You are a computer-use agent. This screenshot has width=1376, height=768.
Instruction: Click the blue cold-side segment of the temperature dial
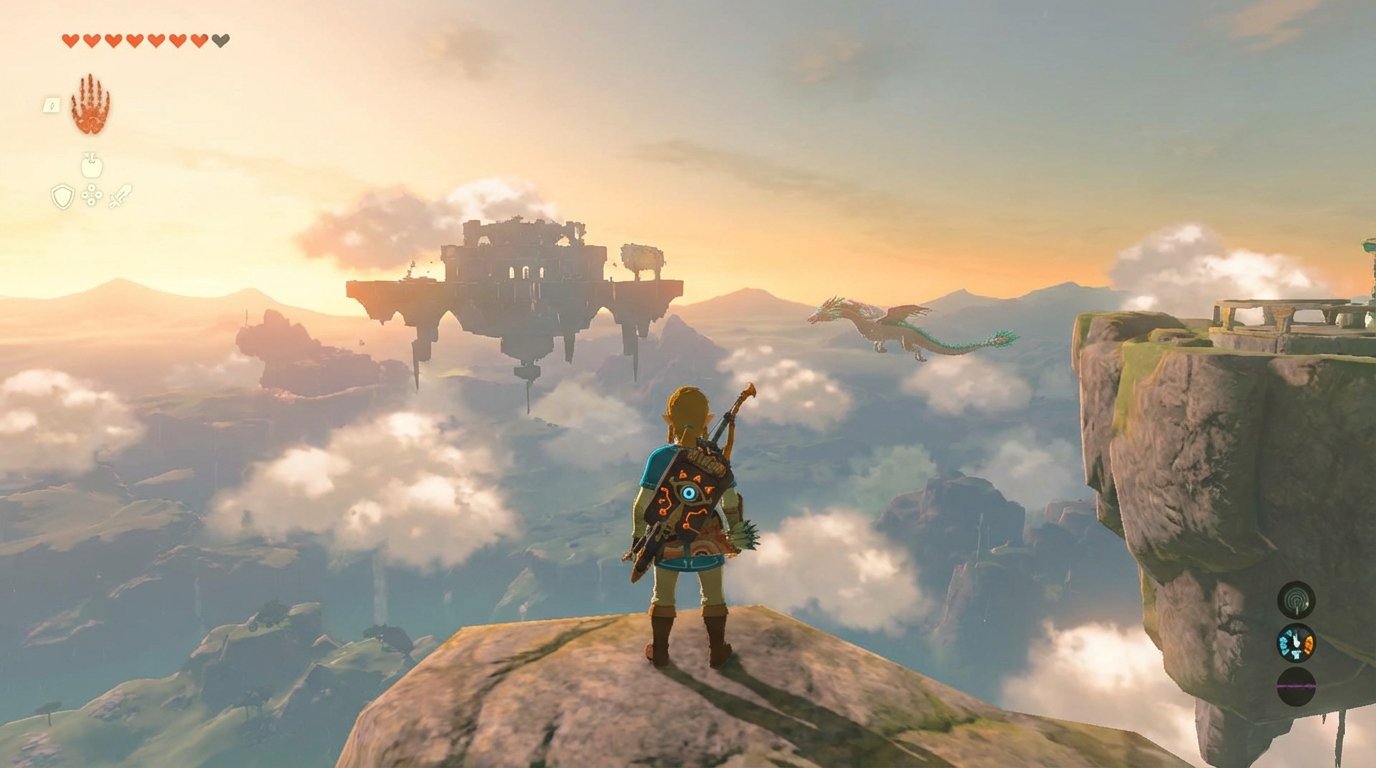[x=1284, y=644]
